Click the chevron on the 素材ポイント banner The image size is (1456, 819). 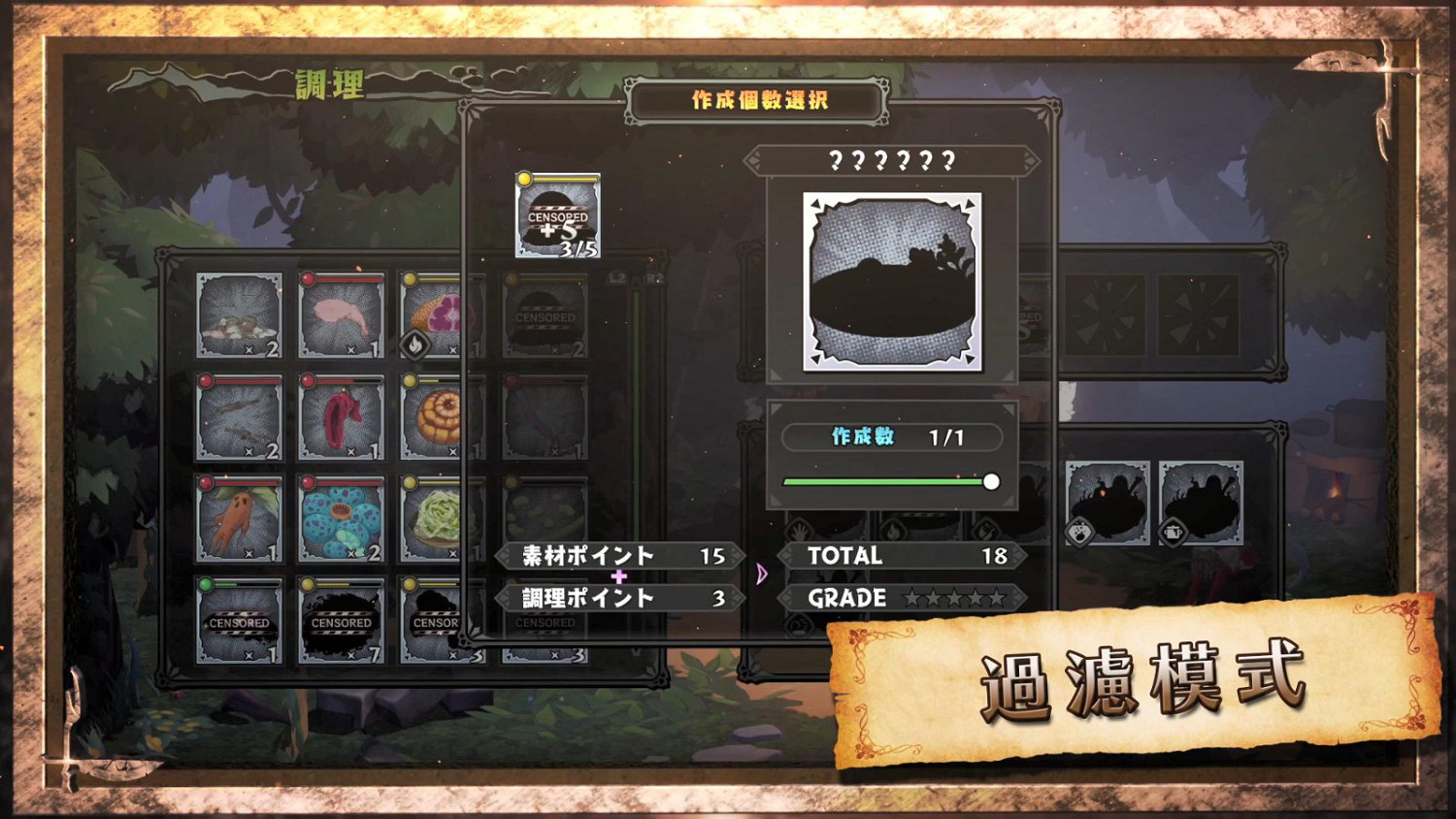coord(504,556)
